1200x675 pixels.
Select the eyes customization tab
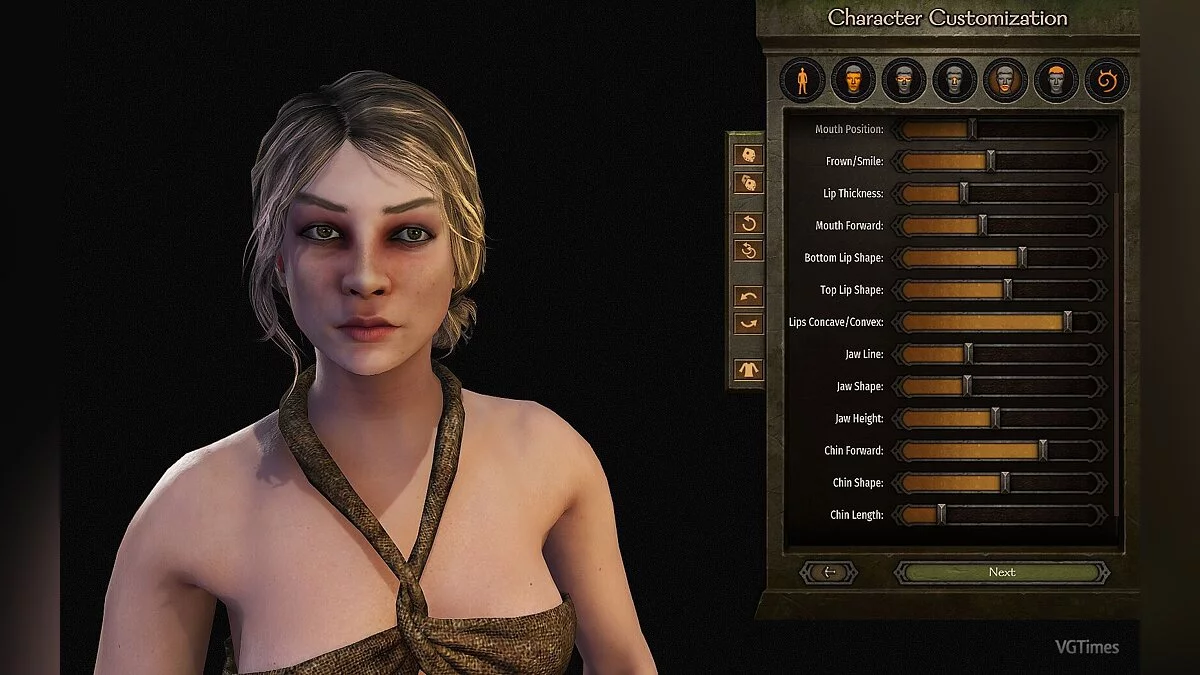coord(904,80)
